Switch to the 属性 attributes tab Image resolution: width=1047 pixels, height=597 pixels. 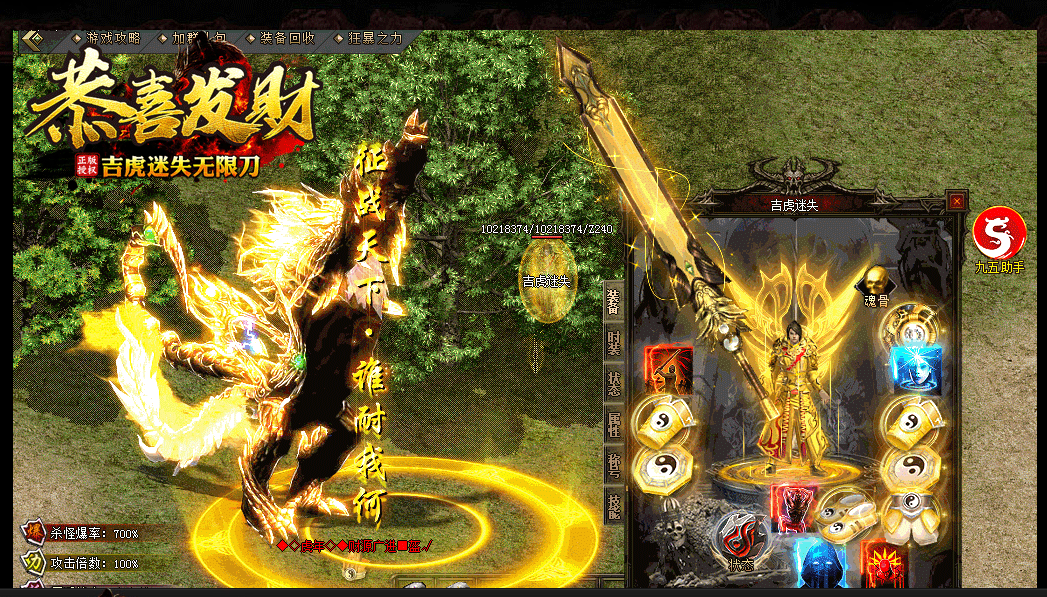pyautogui.click(x=614, y=425)
